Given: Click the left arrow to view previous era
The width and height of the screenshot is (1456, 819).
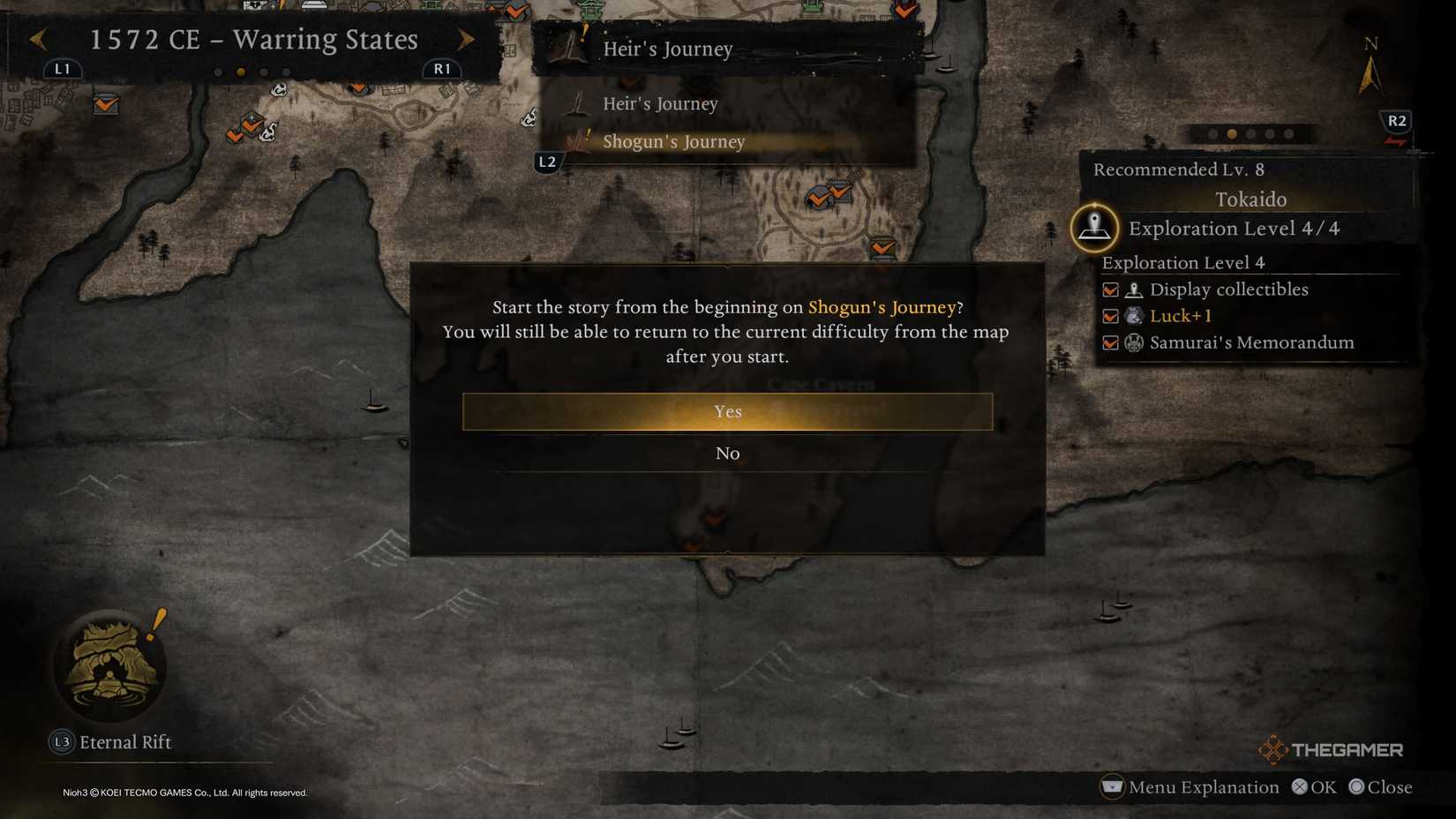Looking at the screenshot, I should pyautogui.click(x=37, y=40).
